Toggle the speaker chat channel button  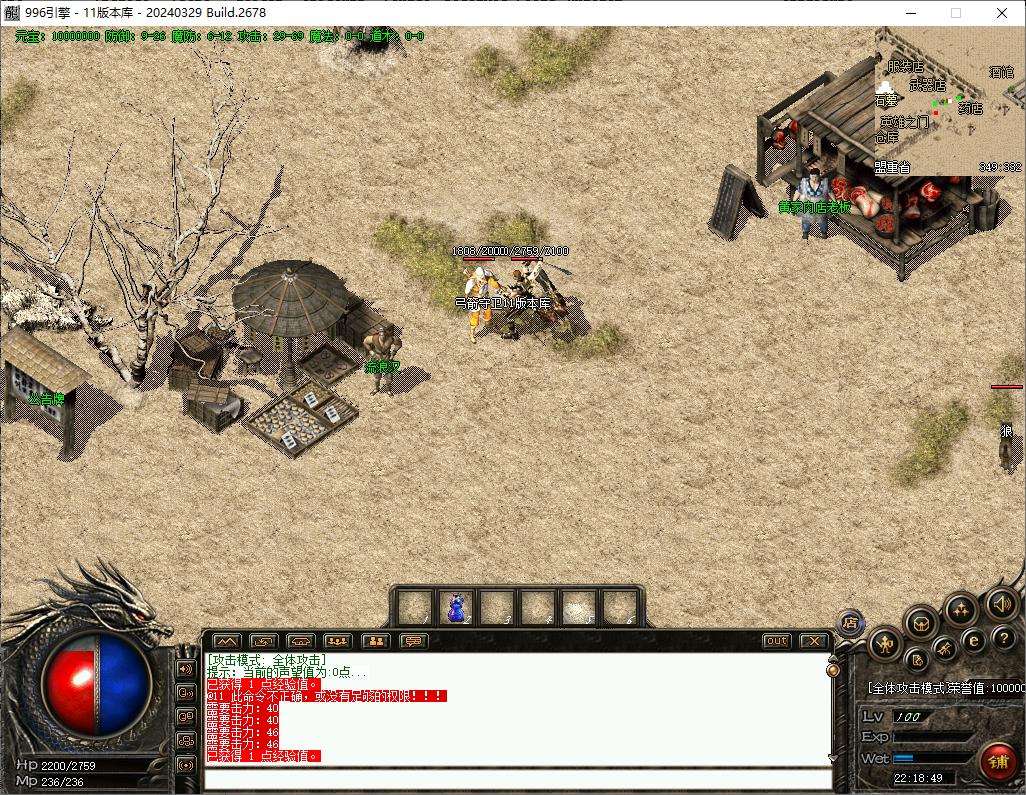click(x=186, y=668)
